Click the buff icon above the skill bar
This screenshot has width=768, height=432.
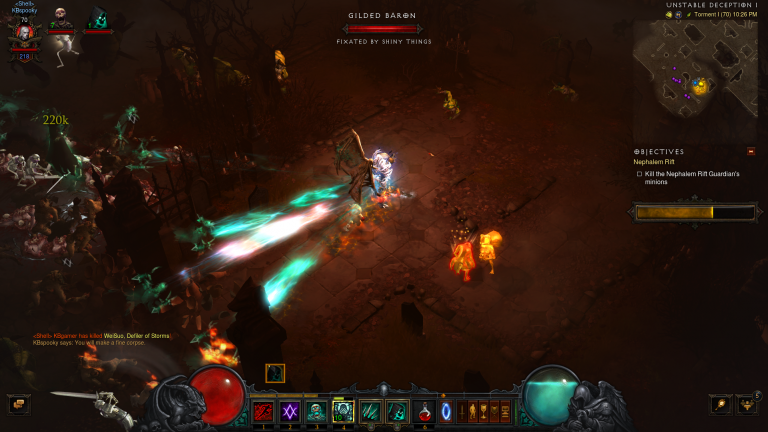[x=275, y=373]
